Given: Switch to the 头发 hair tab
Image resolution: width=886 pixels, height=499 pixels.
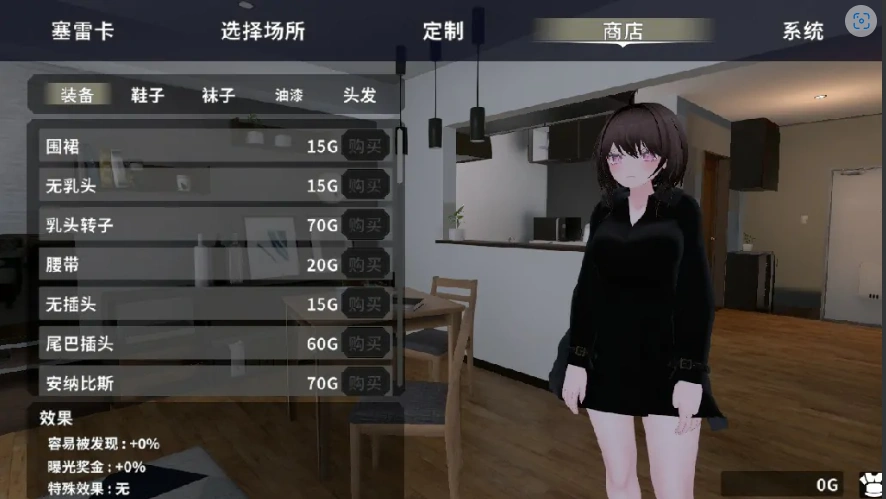Looking at the screenshot, I should point(360,95).
